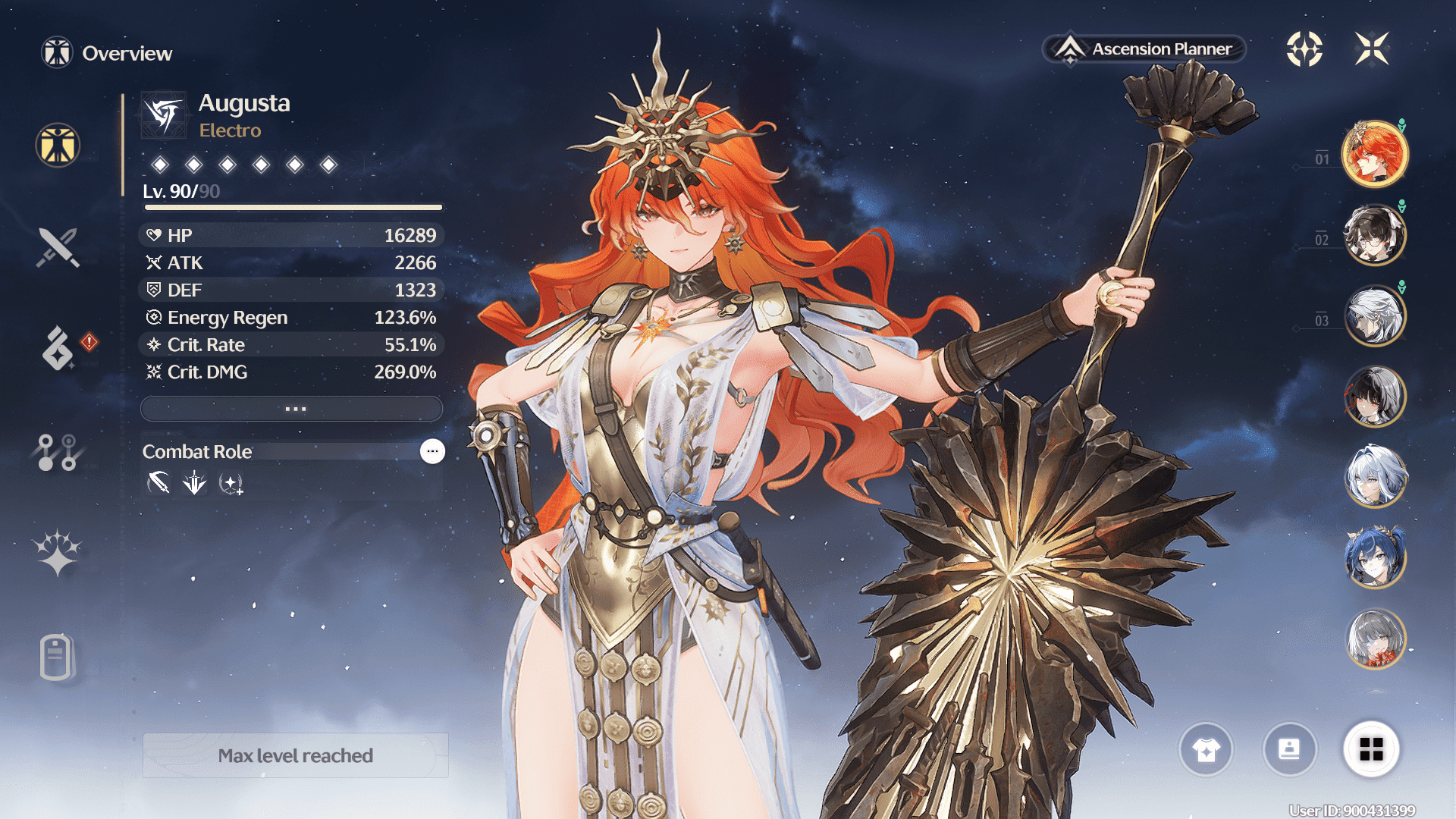This screenshot has height=819, width=1456.
Task: Switch to the Forte skill tree tab
Action: tap(58, 452)
